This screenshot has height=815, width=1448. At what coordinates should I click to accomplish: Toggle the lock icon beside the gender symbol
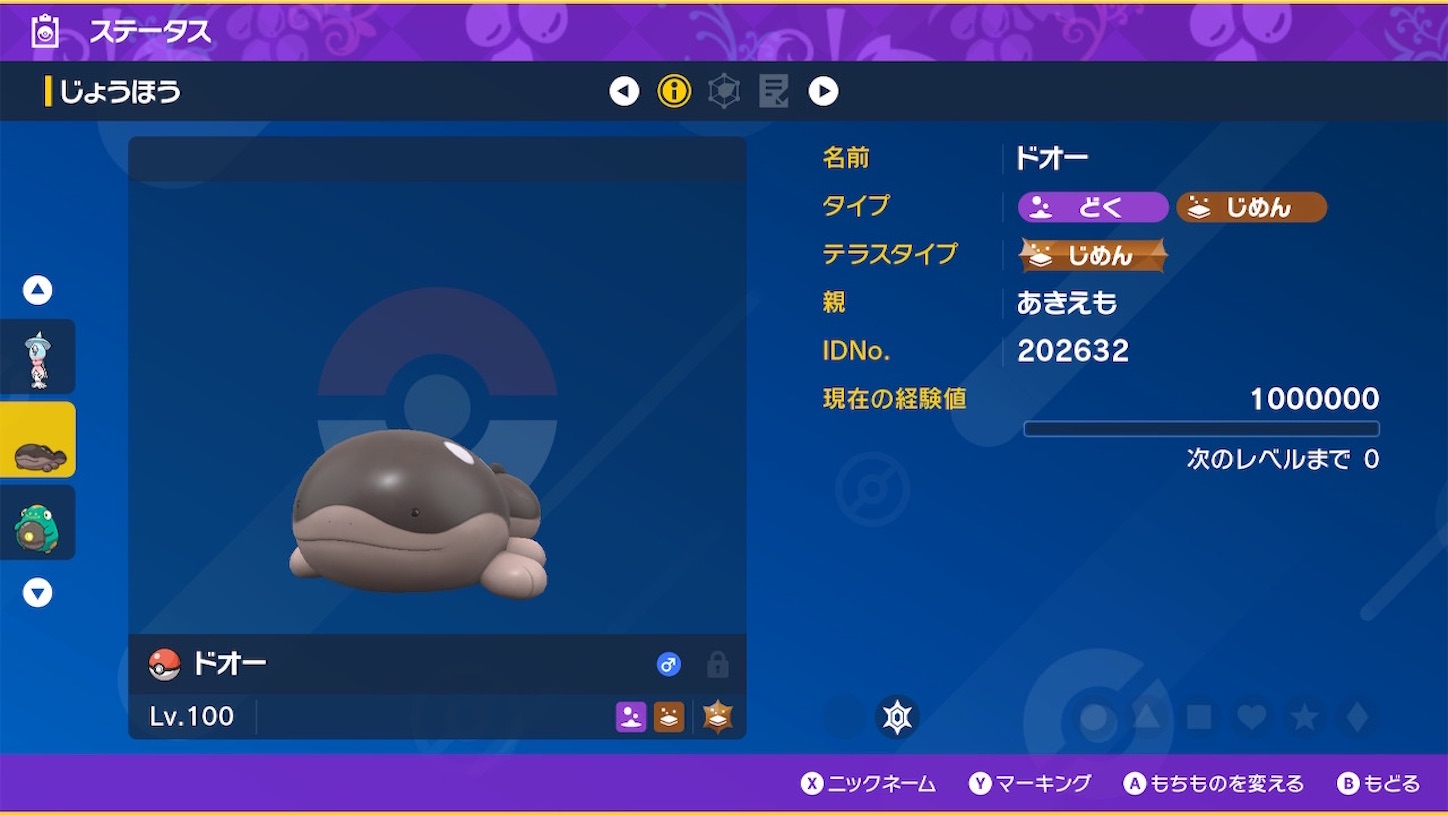[717, 665]
